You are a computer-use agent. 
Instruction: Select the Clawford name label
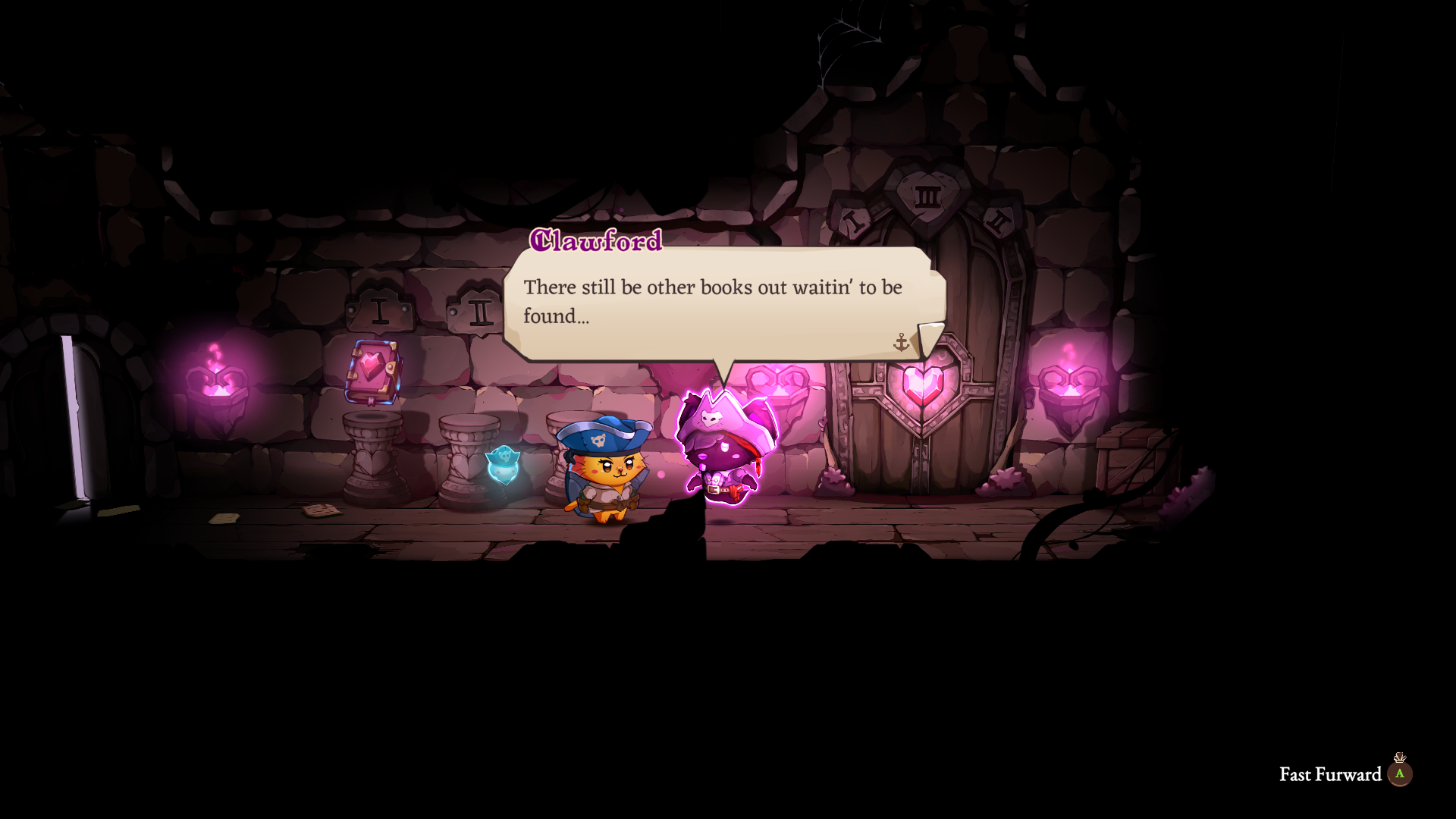596,243
